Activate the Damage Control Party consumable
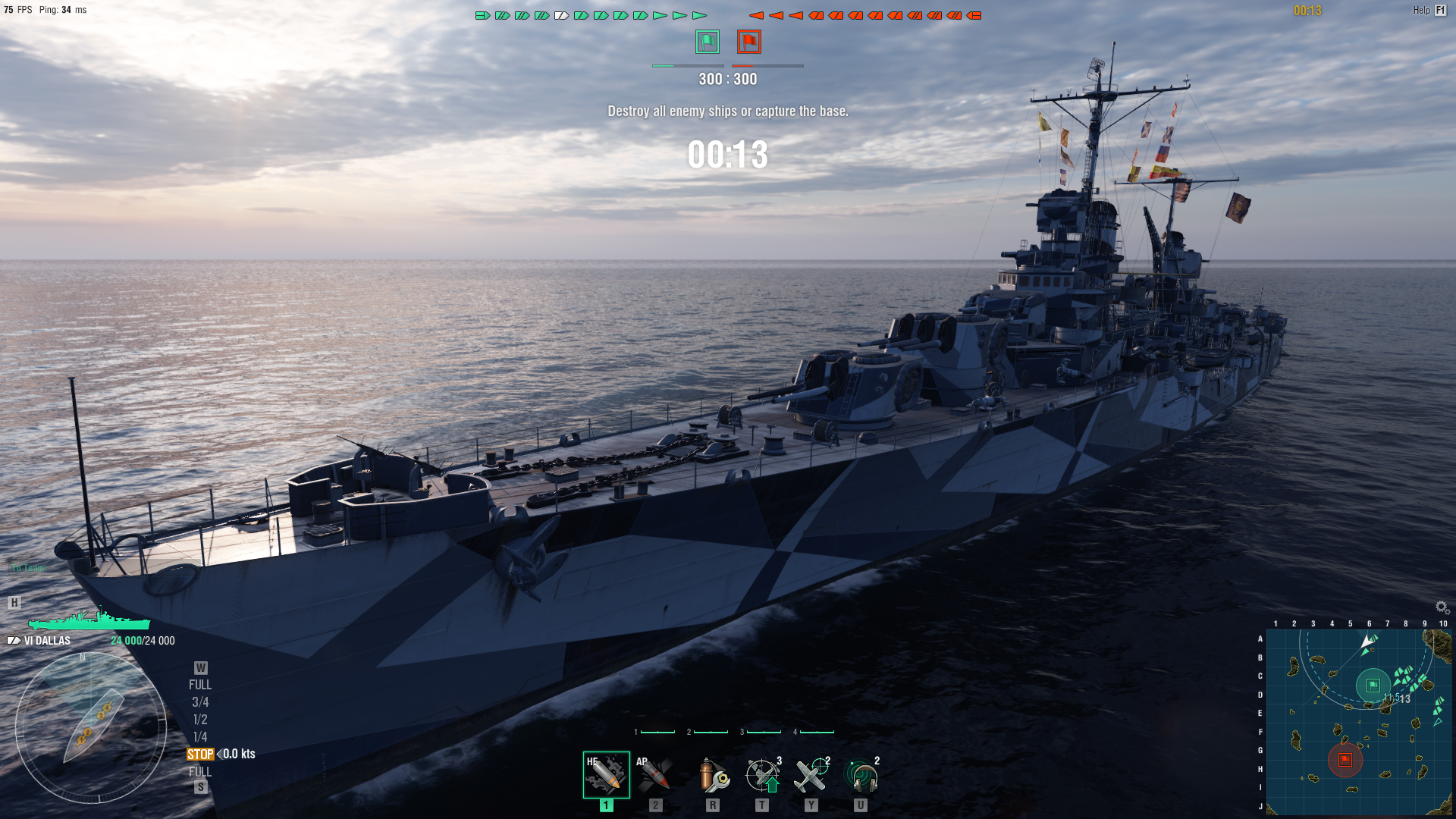Screen dimensions: 1456x819 coord(712,775)
